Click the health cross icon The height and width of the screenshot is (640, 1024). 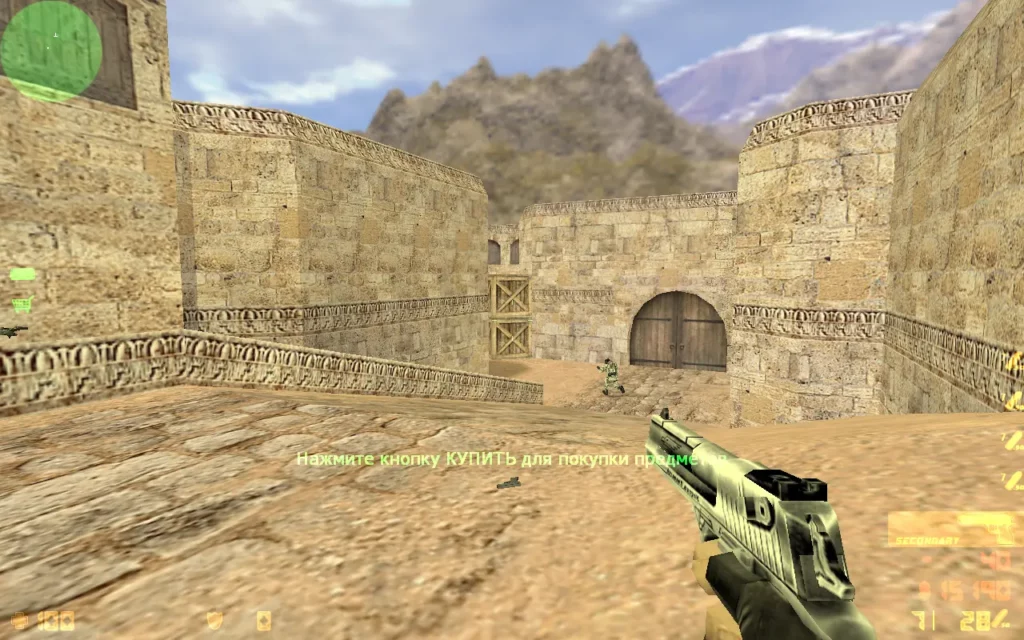coord(20,621)
